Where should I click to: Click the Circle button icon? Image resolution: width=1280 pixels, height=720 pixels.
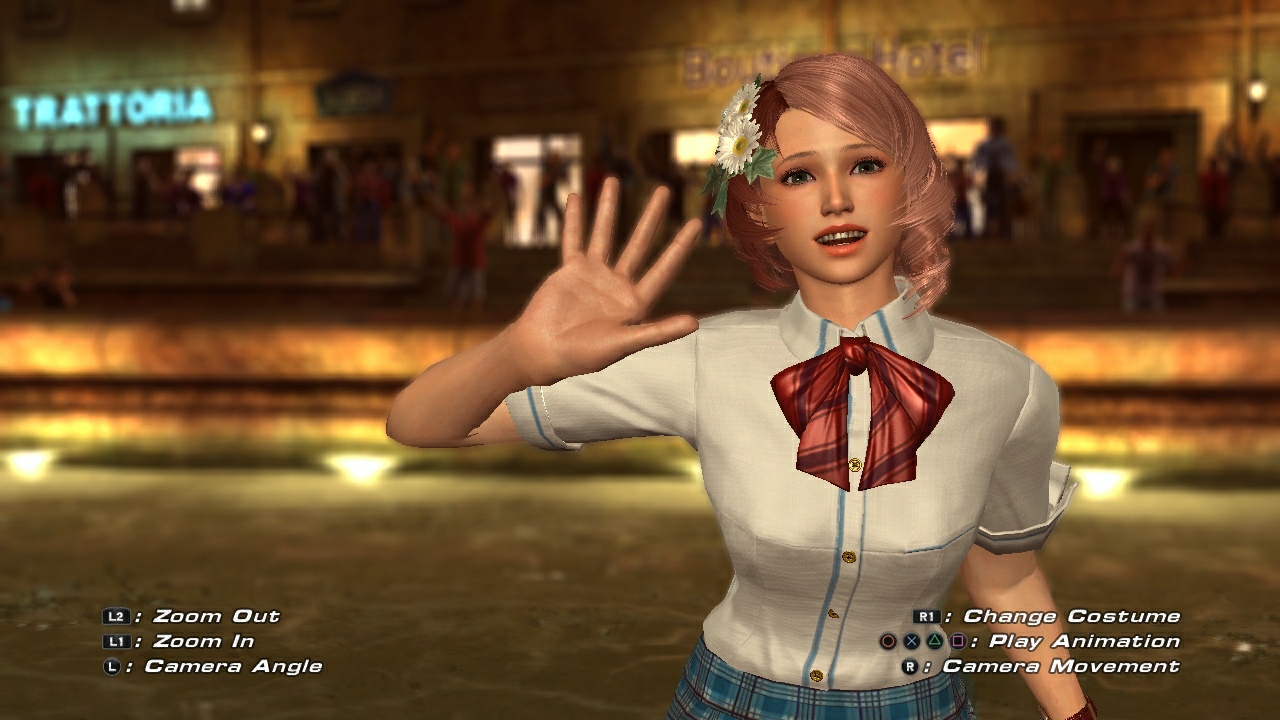pyautogui.click(x=890, y=641)
